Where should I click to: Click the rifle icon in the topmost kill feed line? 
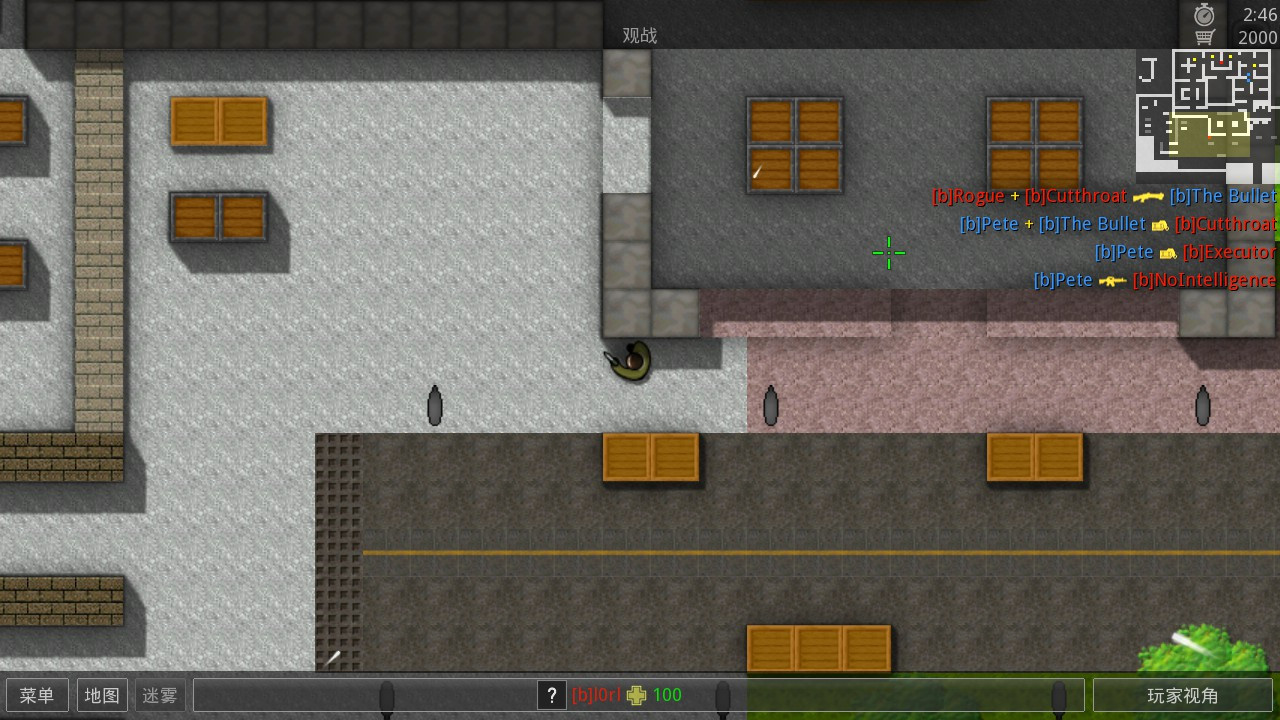pyautogui.click(x=1149, y=197)
